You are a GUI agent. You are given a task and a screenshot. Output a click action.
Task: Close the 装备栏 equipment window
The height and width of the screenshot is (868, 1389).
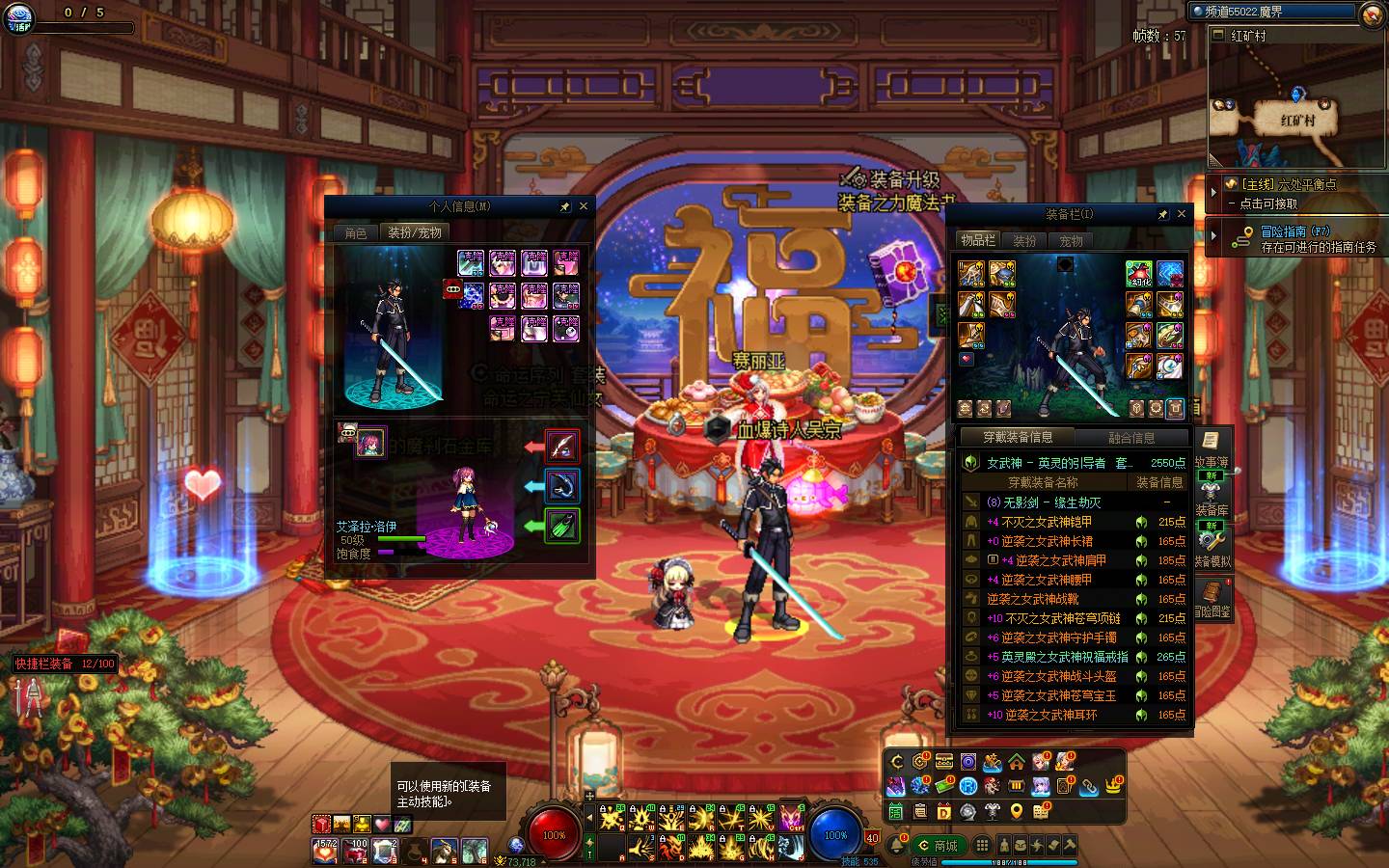pyautogui.click(x=1182, y=214)
